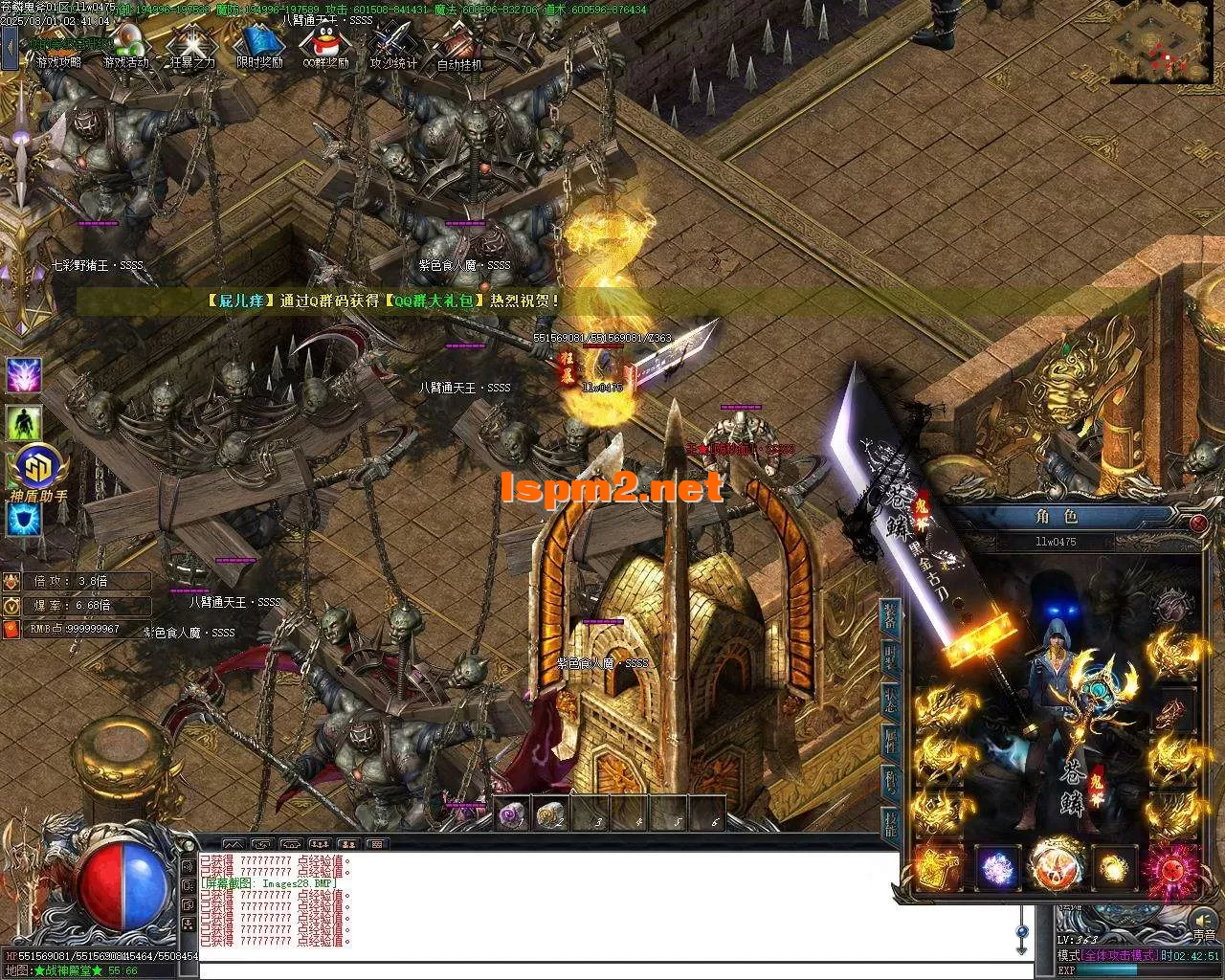The width and height of the screenshot is (1225, 980).
Task: Switch to the 技能 skills tab
Action: tap(890, 823)
